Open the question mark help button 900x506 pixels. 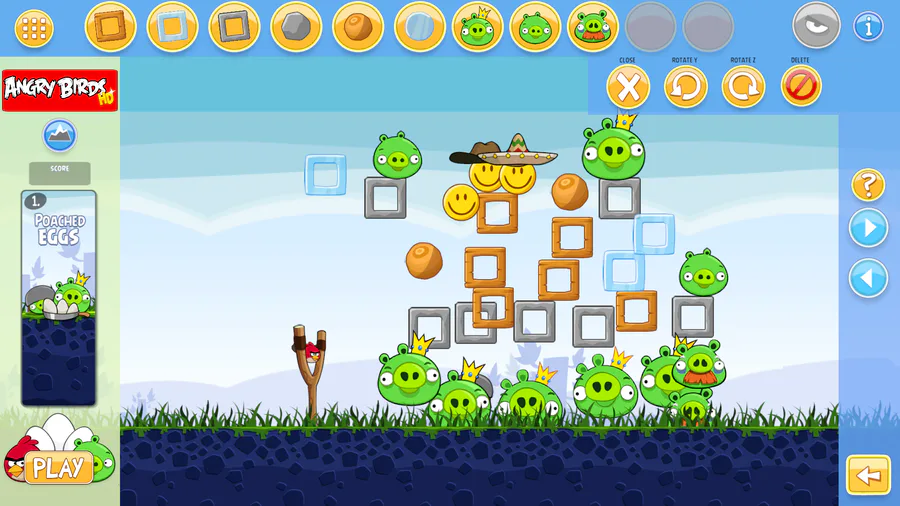(x=868, y=185)
